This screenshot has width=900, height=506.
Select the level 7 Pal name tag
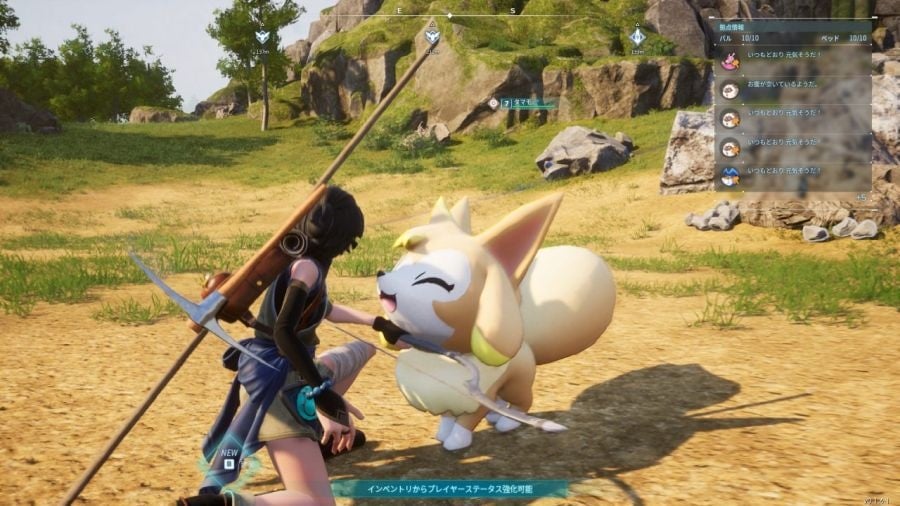pyautogui.click(x=527, y=102)
